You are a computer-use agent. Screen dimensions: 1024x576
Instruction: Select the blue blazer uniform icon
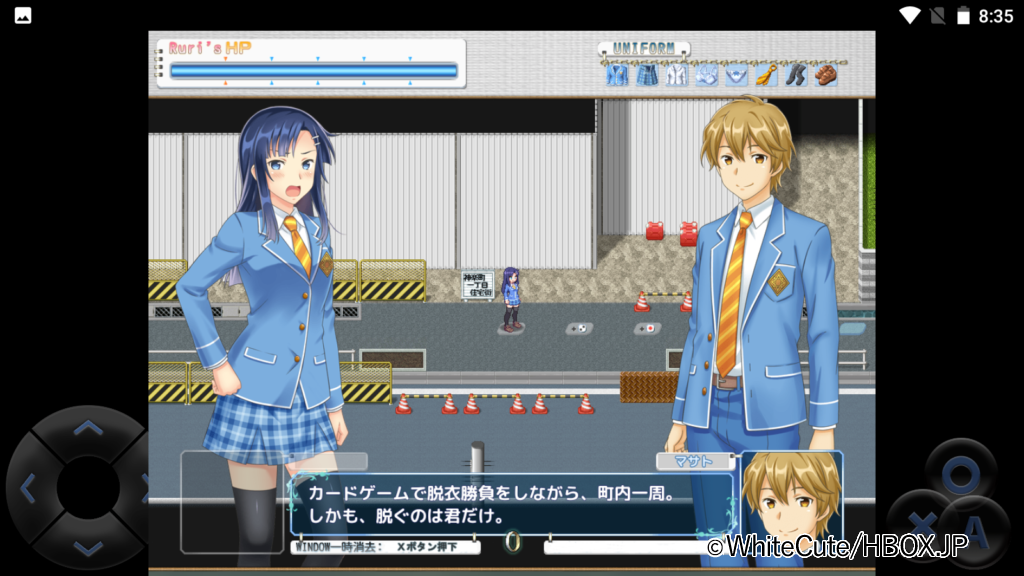click(x=617, y=75)
